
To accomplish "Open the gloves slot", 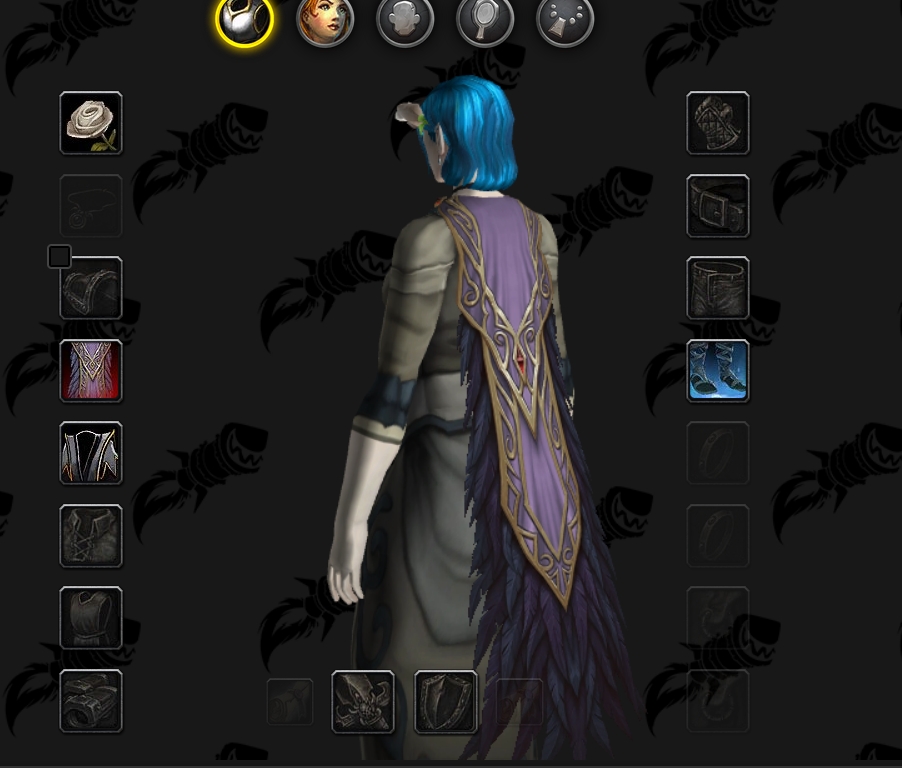I will click(x=718, y=123).
